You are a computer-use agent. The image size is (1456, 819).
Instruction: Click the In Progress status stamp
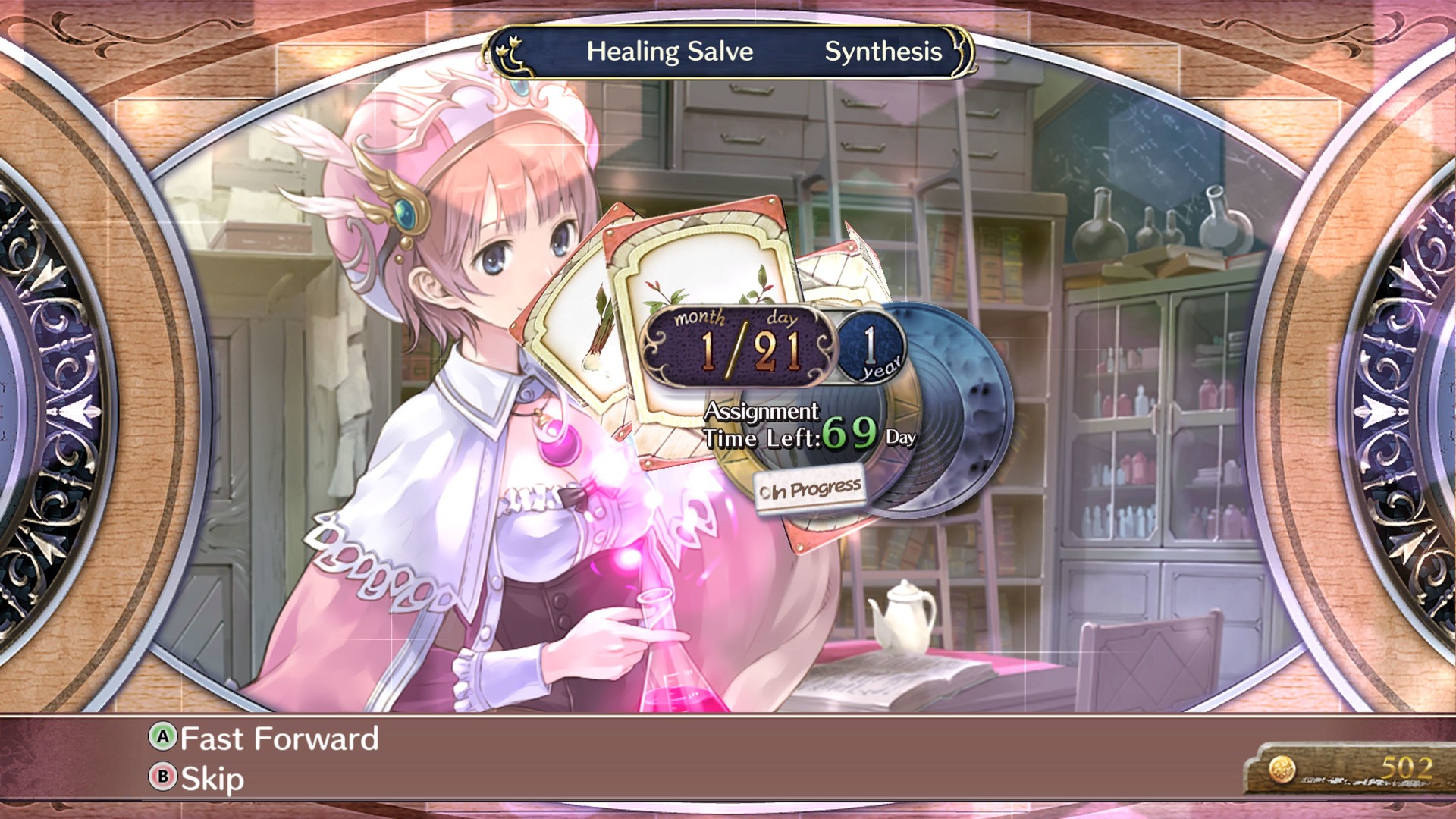click(811, 488)
